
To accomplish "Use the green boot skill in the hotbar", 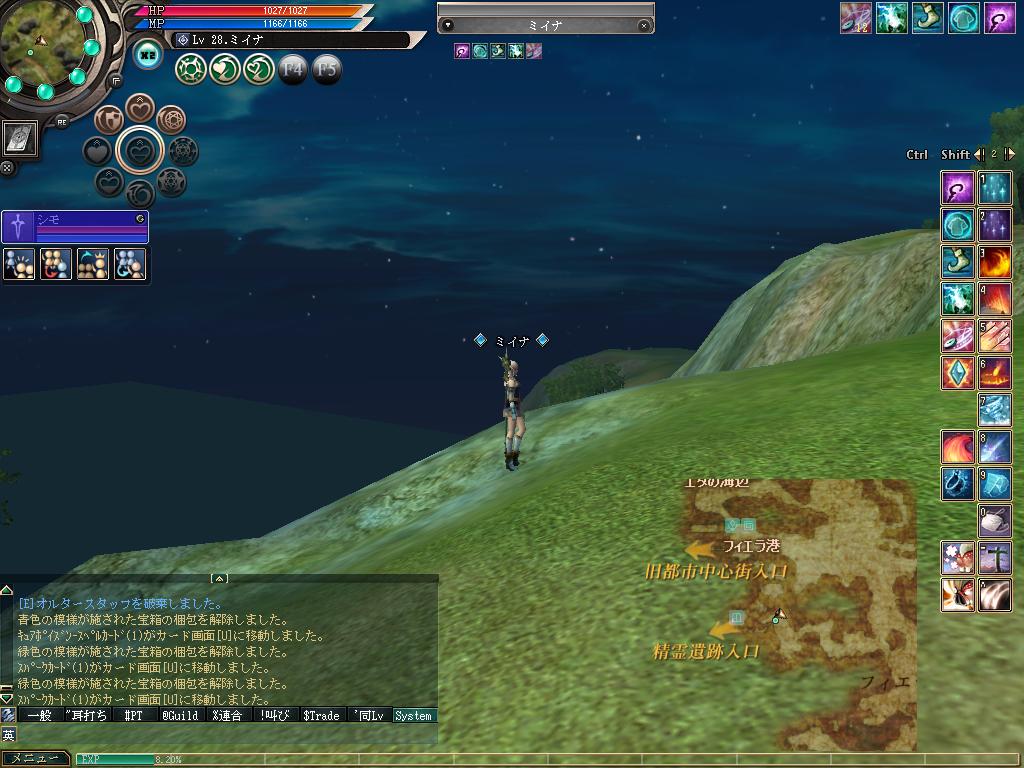I will point(957,261).
